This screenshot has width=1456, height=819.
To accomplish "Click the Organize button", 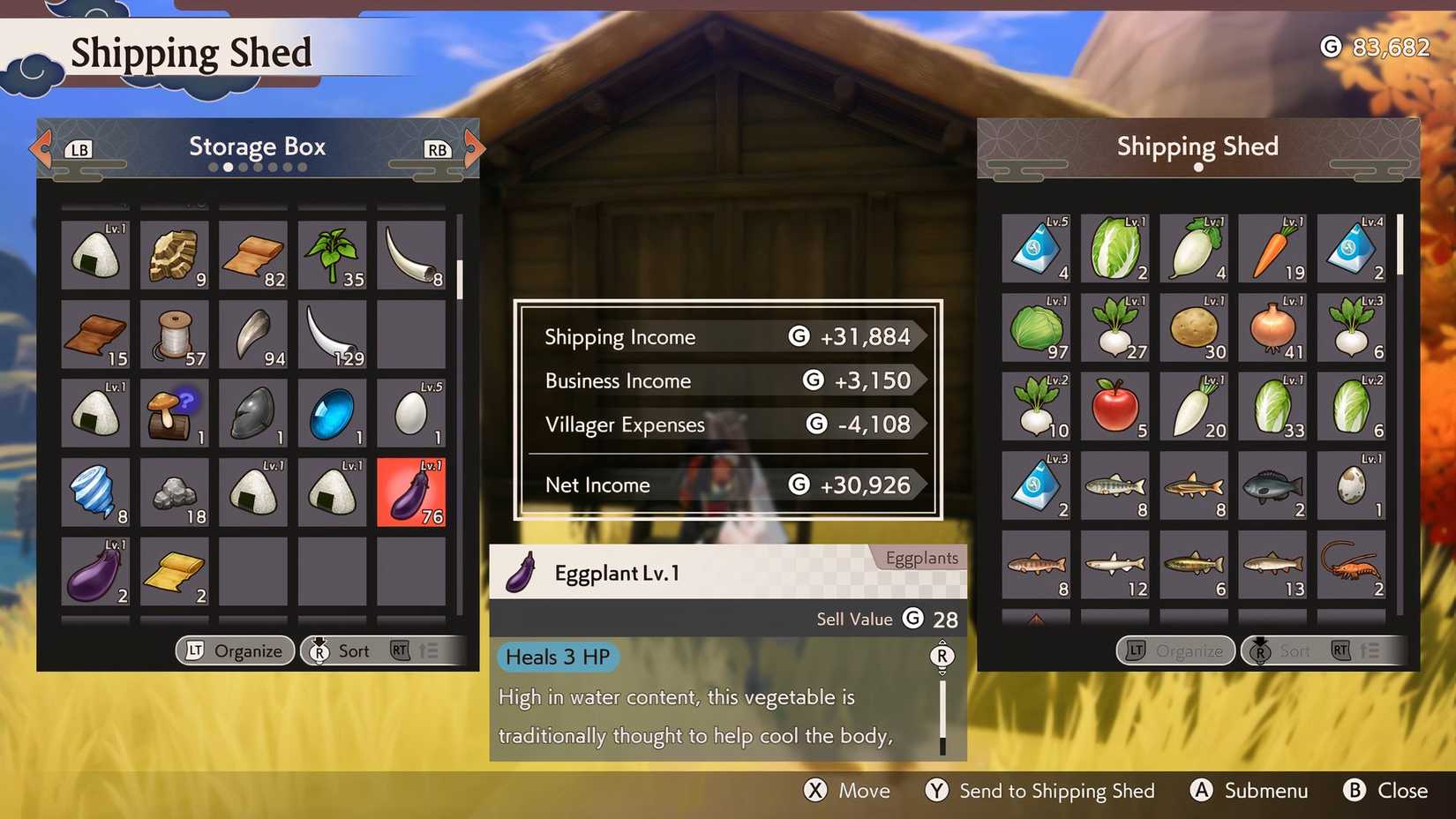I will 234,650.
